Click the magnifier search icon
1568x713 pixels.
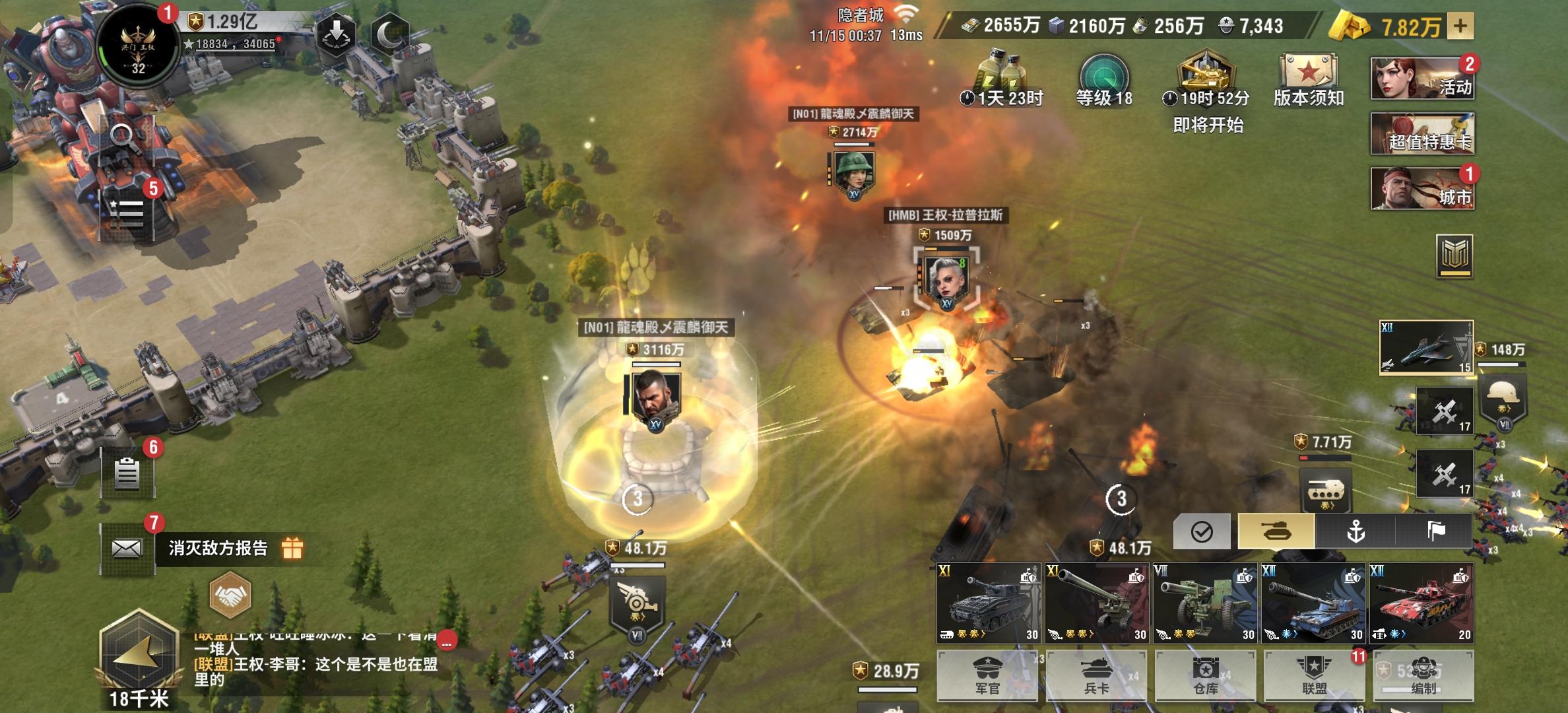click(x=123, y=137)
